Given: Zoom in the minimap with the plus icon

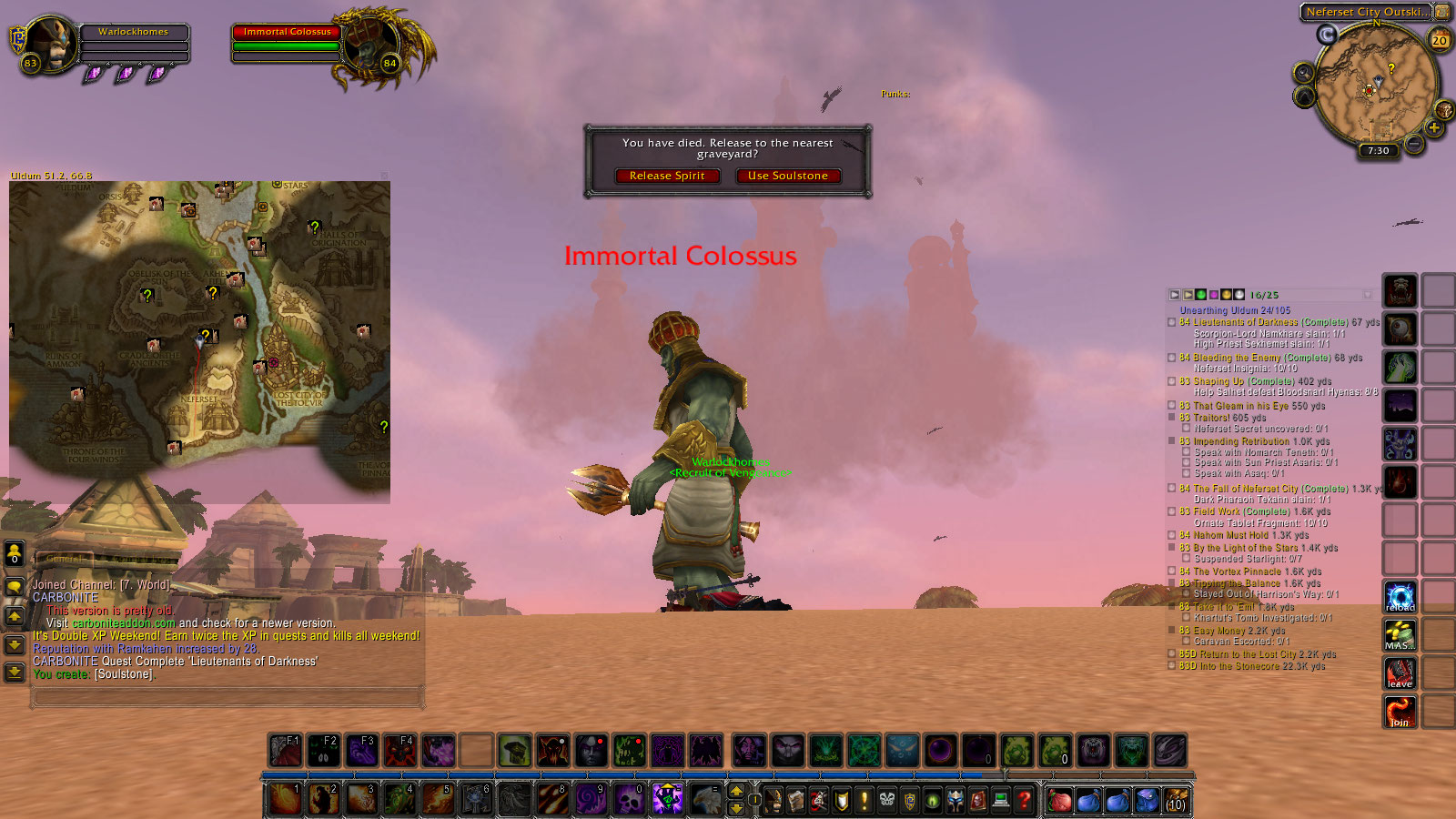Looking at the screenshot, I should click(x=1435, y=126).
